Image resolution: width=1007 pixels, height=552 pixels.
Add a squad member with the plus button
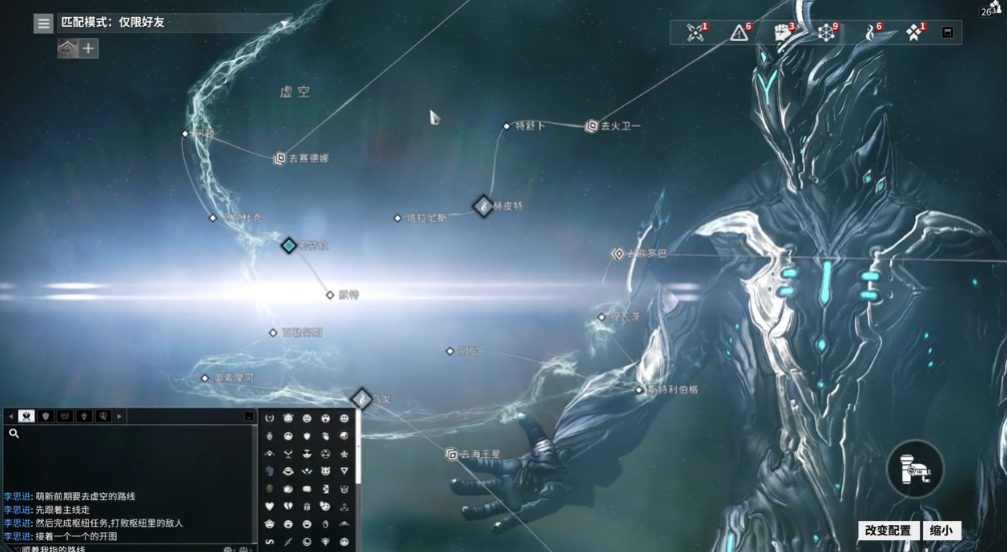[x=89, y=48]
